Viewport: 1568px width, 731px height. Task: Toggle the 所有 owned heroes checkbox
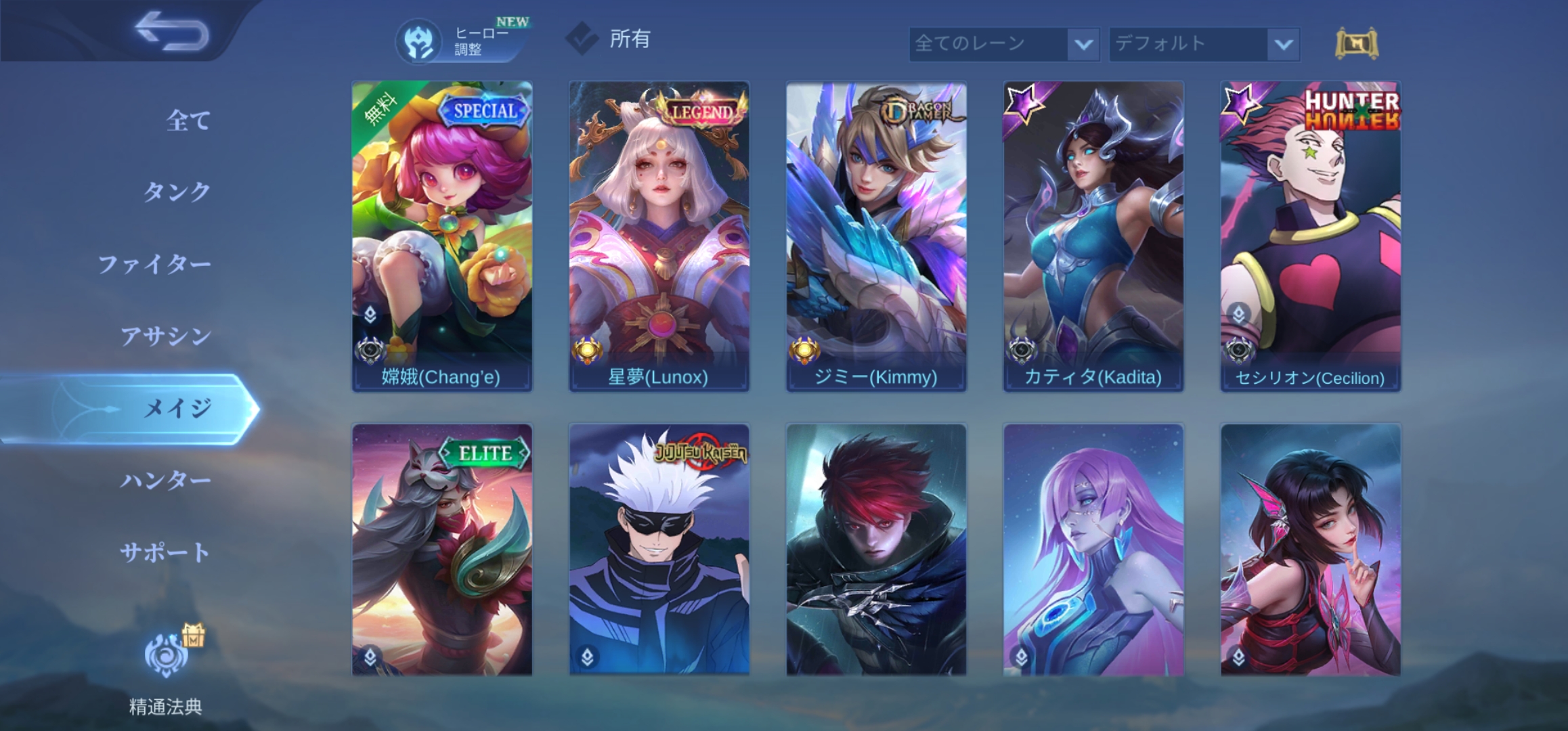(x=582, y=39)
